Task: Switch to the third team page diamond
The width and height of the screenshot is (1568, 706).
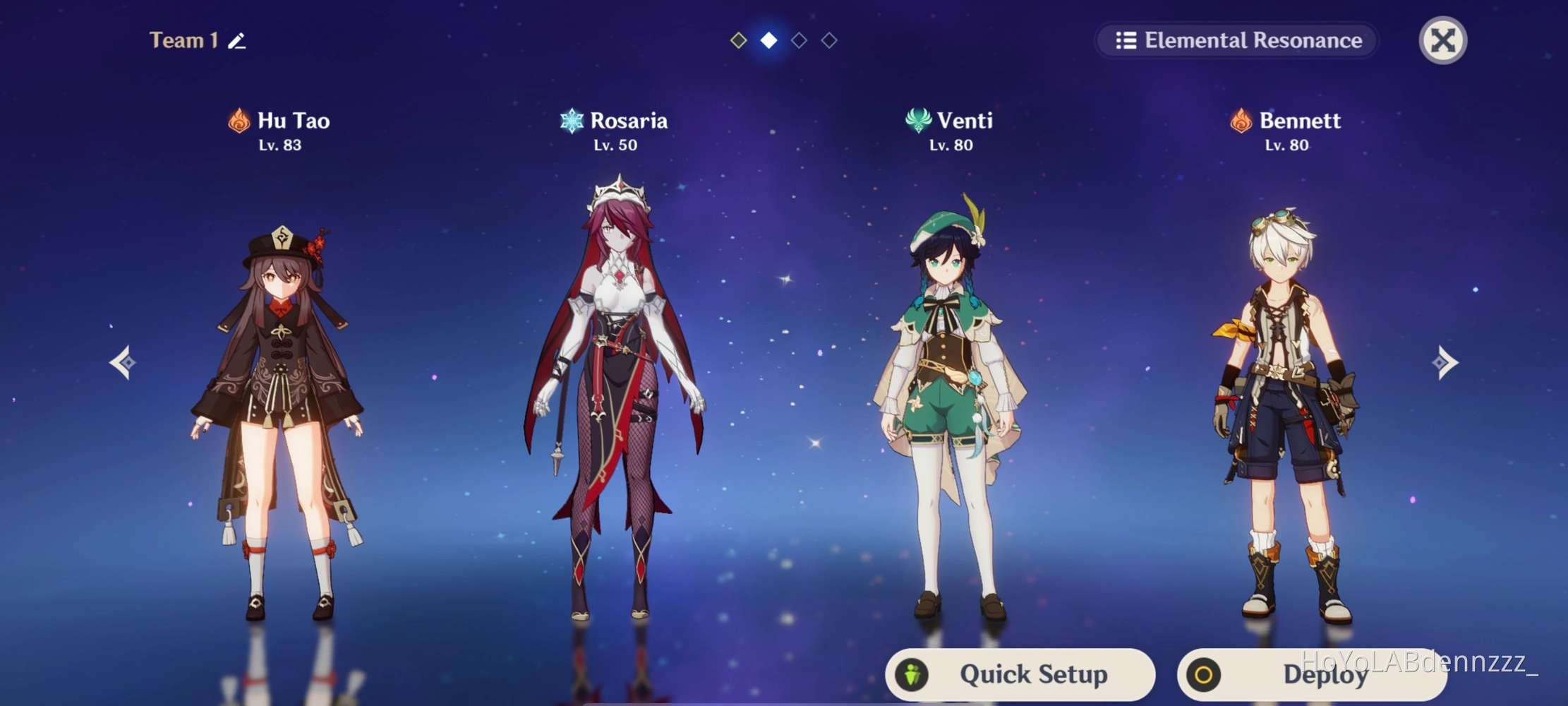Action: [798, 40]
